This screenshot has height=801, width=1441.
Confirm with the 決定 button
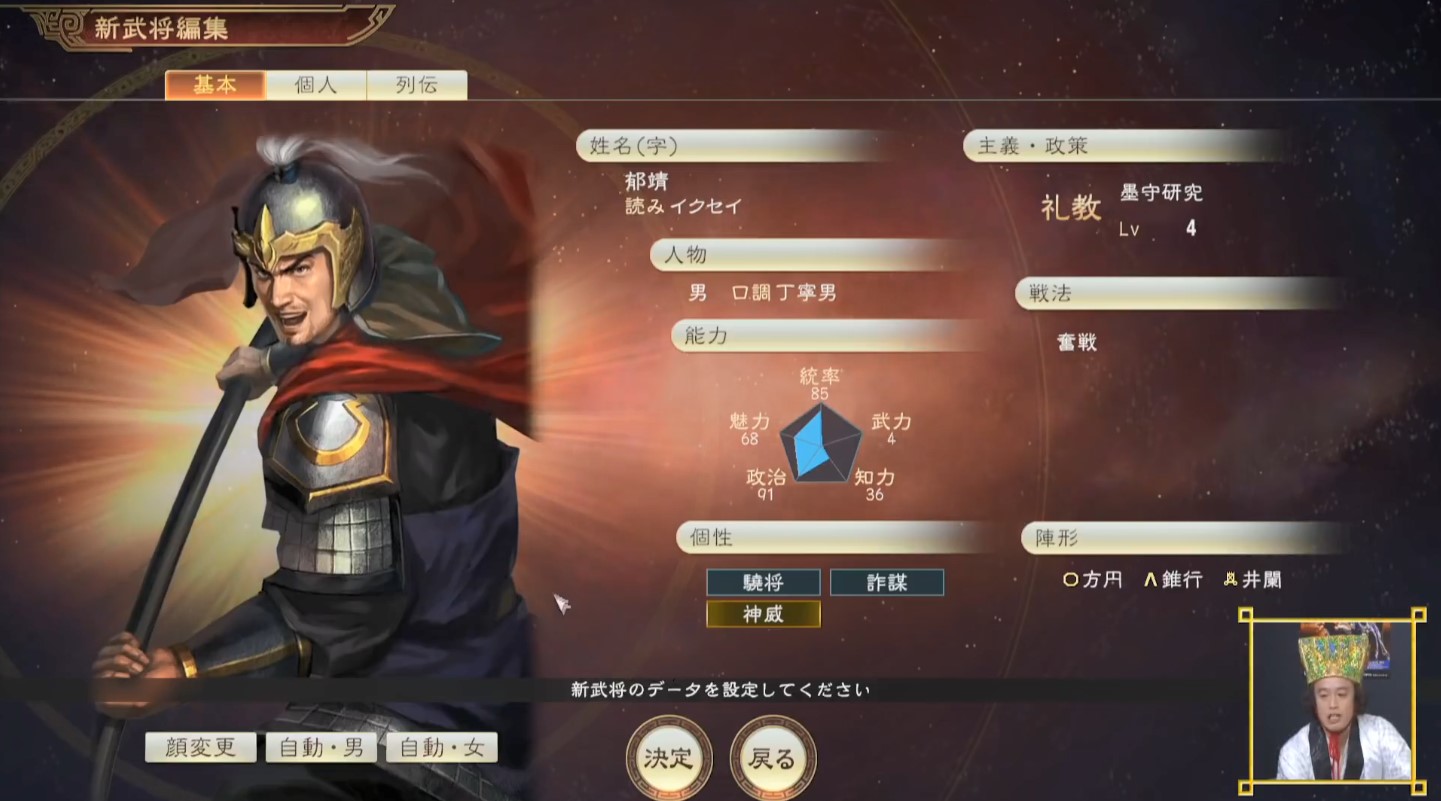pyautogui.click(x=669, y=758)
